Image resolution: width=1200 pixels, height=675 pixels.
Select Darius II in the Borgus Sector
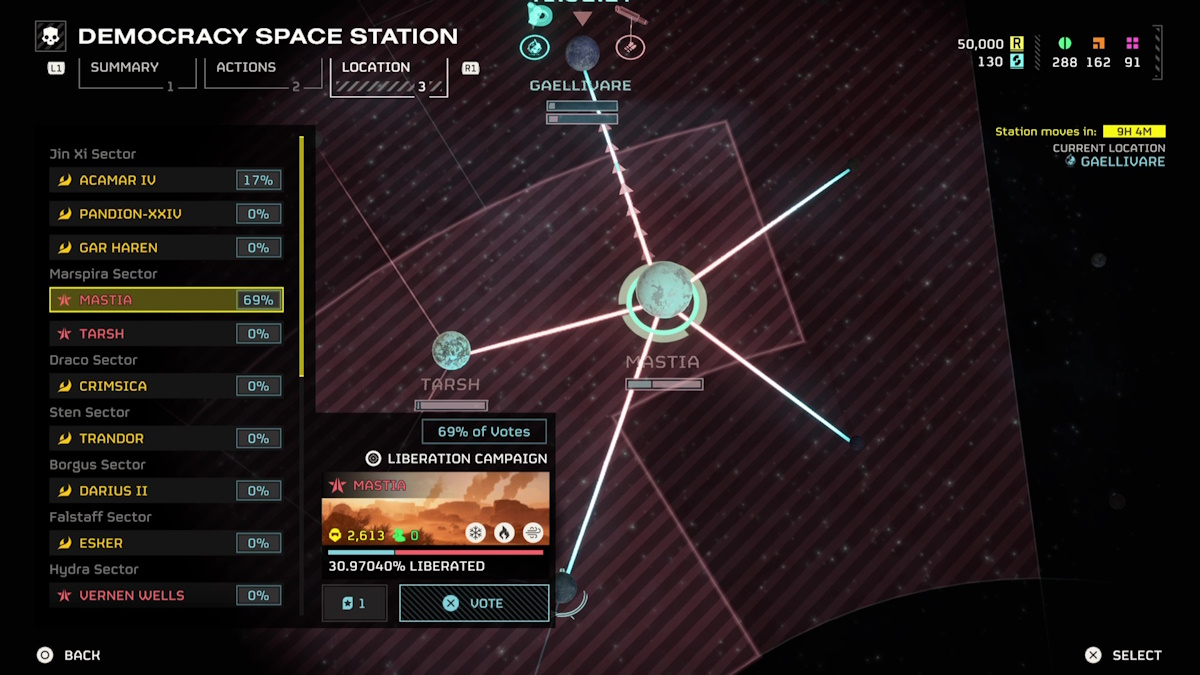(x=166, y=491)
